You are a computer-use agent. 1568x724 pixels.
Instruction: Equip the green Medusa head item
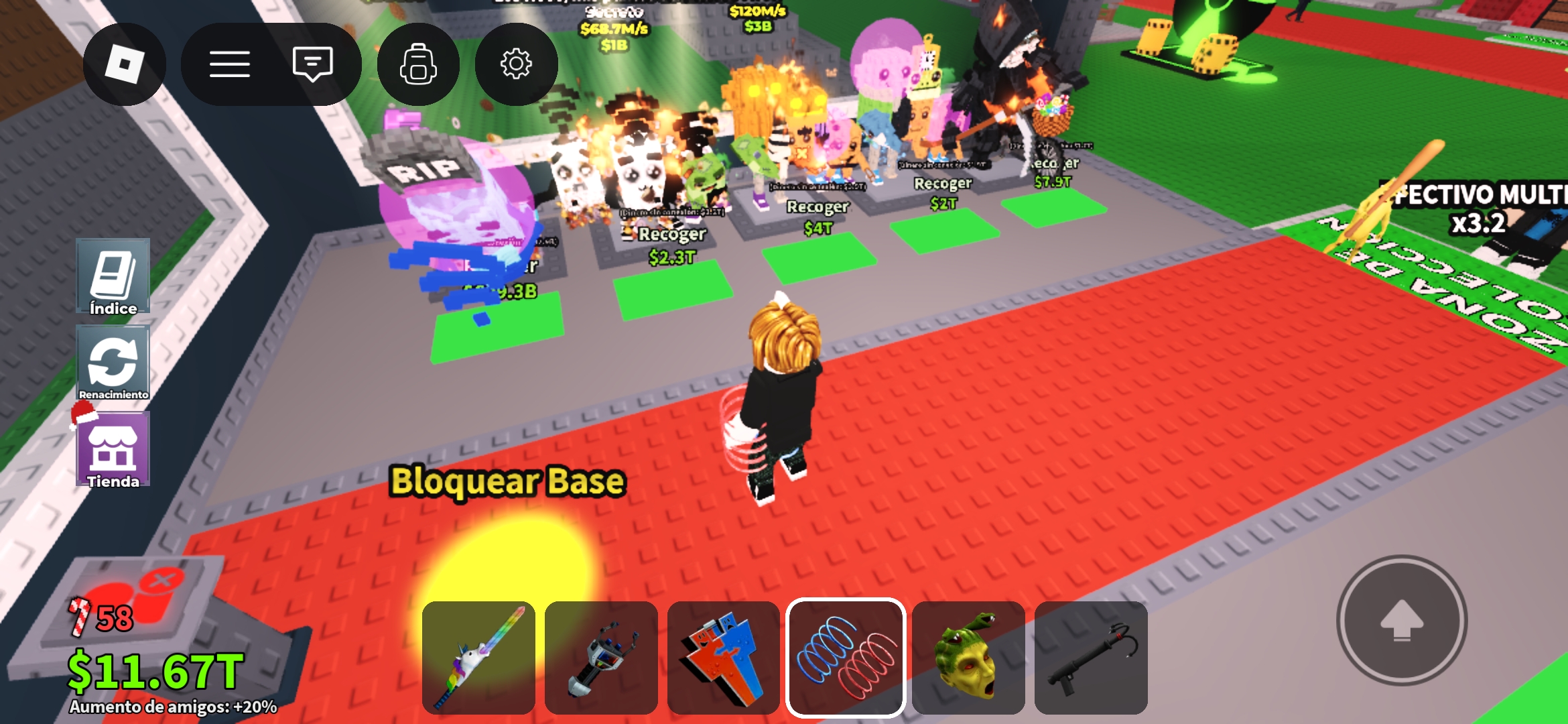(x=968, y=658)
